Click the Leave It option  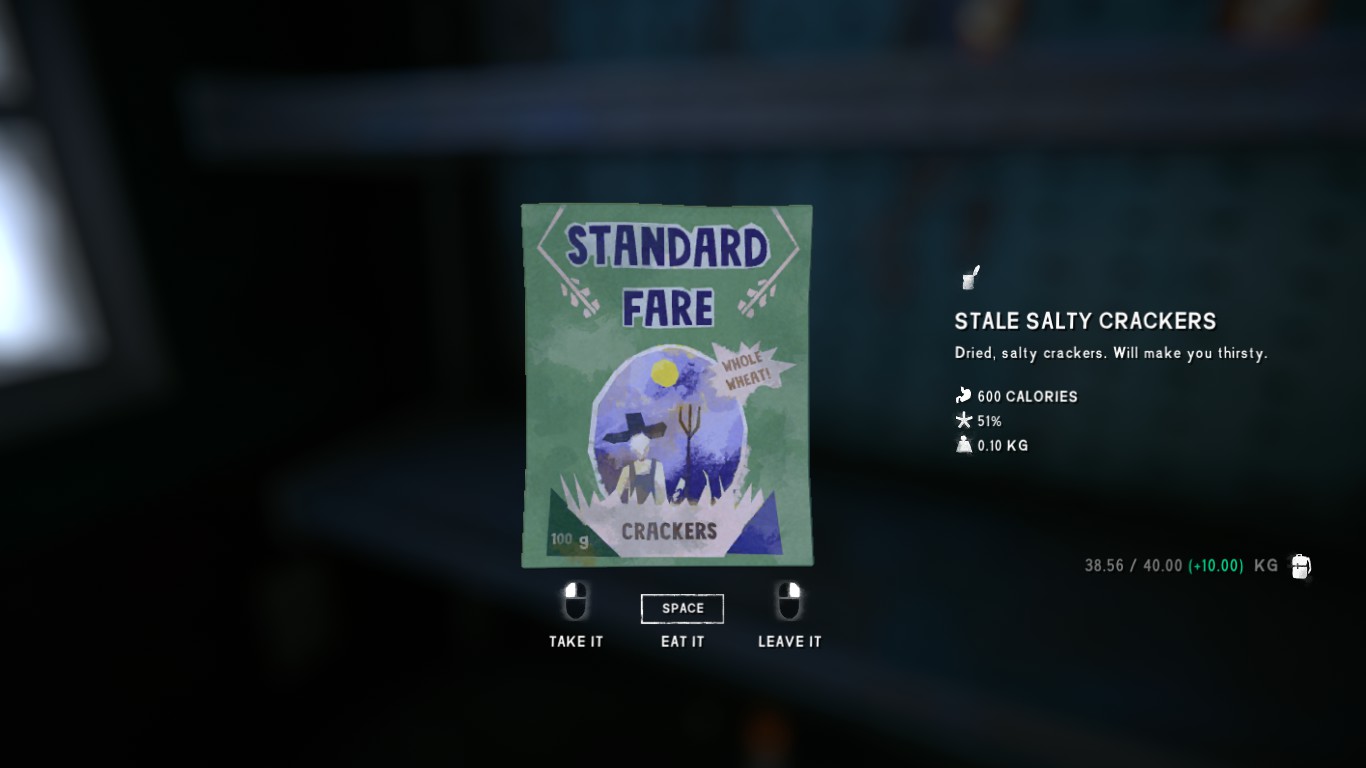[789, 641]
